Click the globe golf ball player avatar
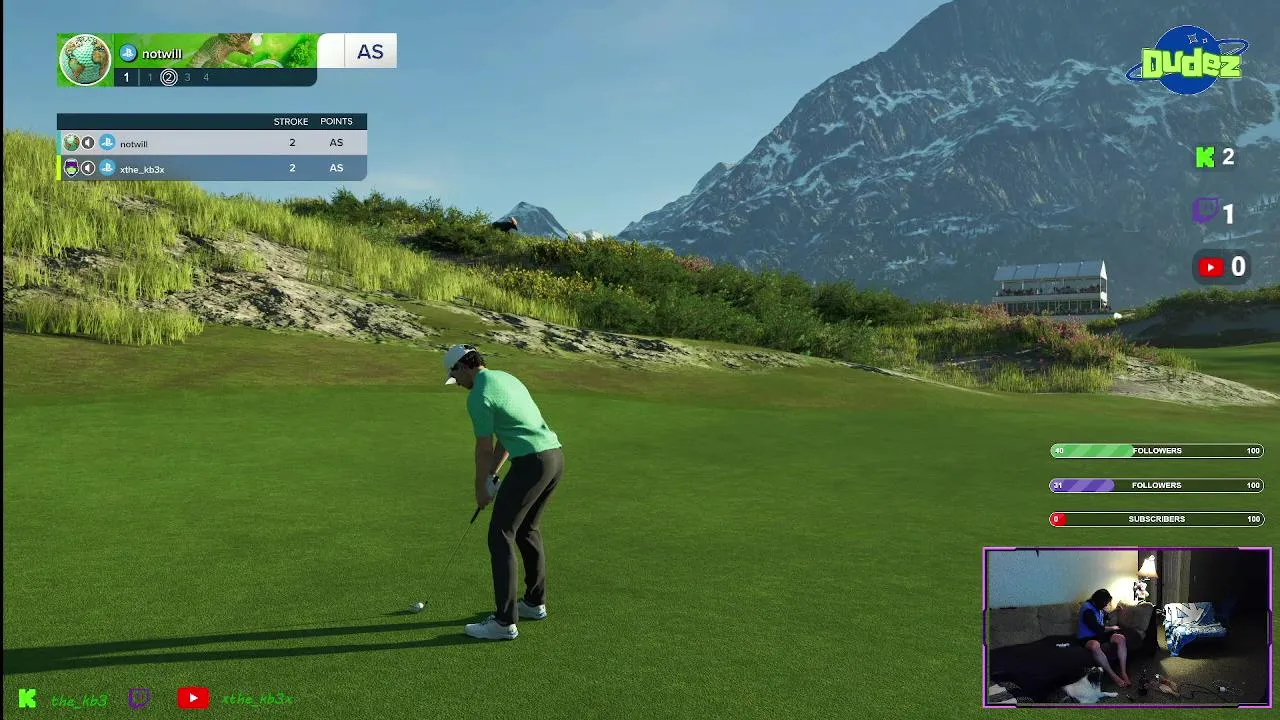Screen dimensions: 1280x720 85,60
